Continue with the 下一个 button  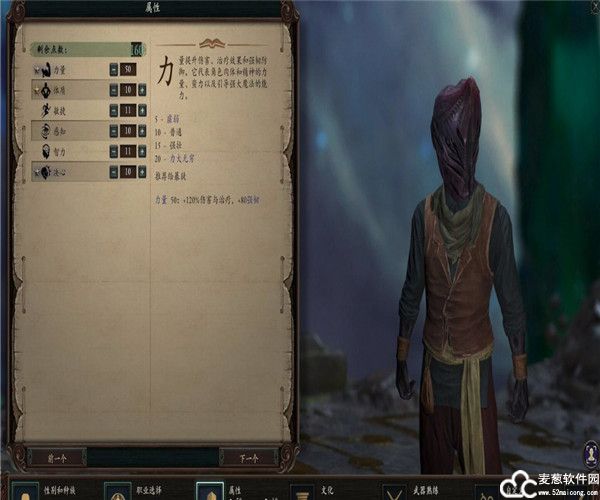[247, 457]
